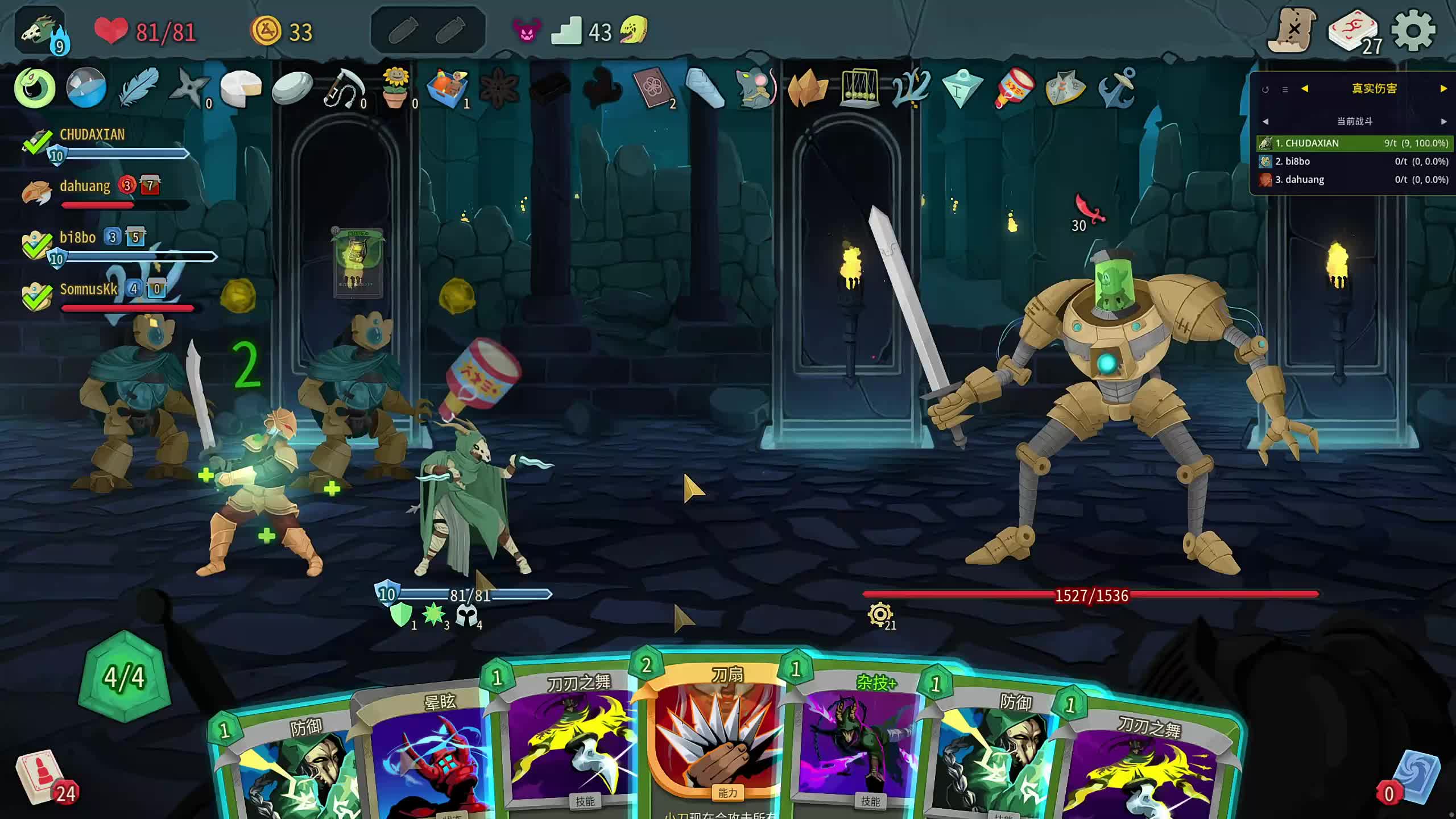The image size is (1456, 819).
Task: Select the anchor relic
Action: [x=1117, y=88]
